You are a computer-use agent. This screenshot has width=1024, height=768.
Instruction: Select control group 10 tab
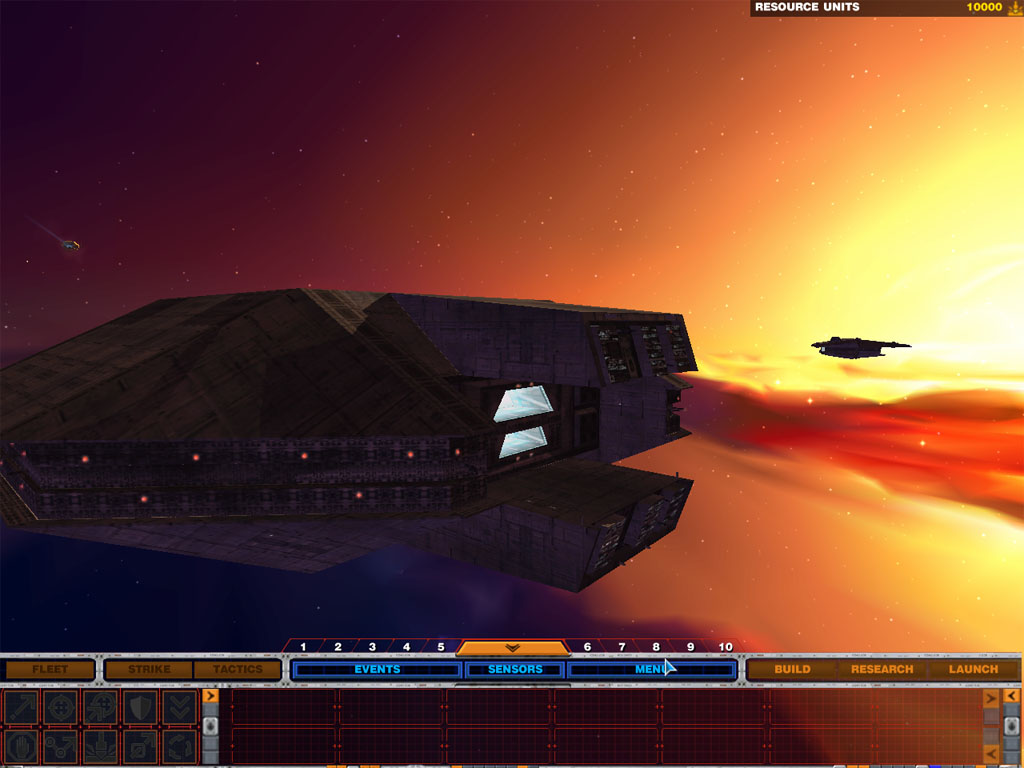(x=726, y=647)
